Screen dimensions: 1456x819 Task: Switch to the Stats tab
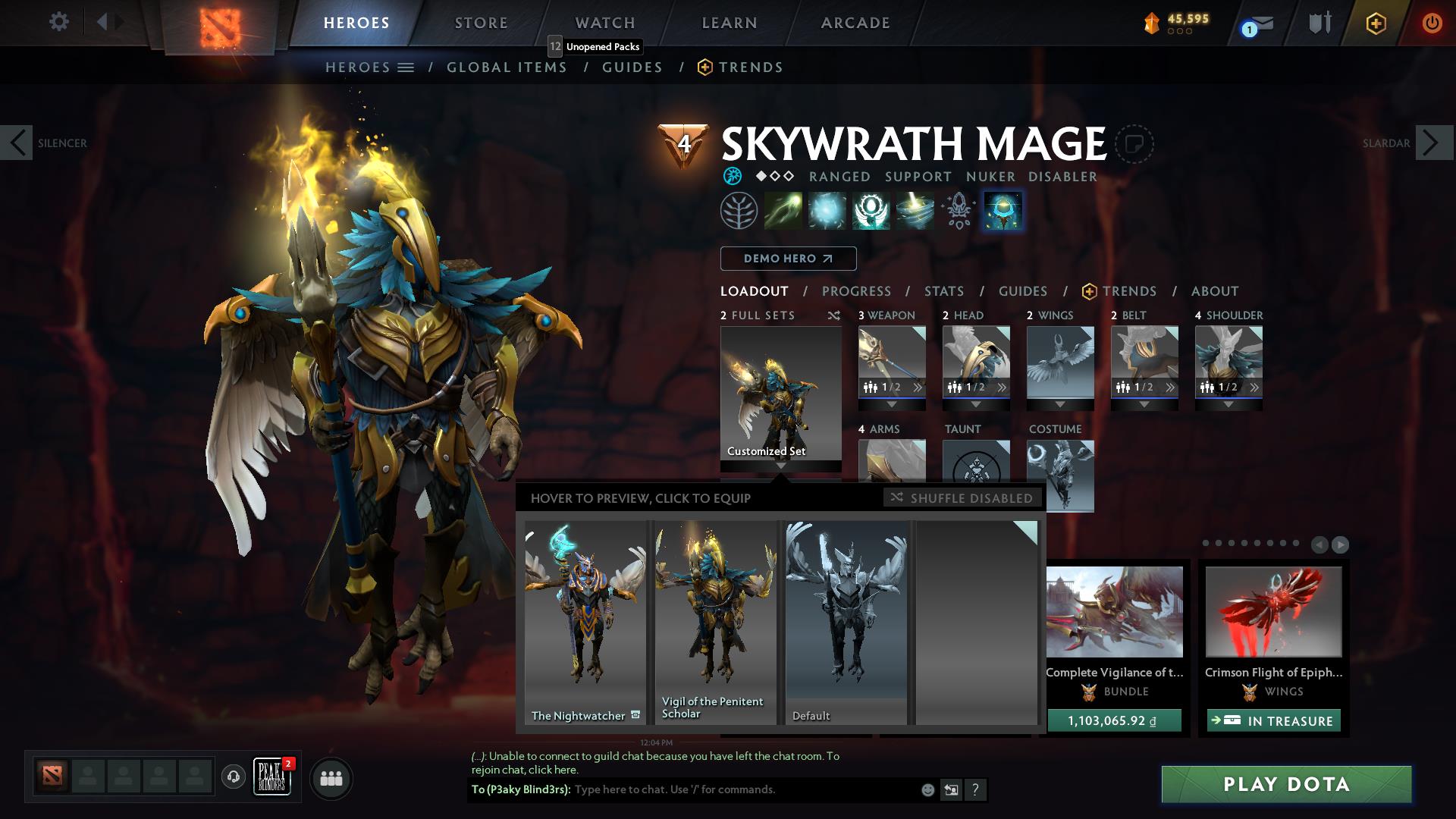tap(943, 291)
